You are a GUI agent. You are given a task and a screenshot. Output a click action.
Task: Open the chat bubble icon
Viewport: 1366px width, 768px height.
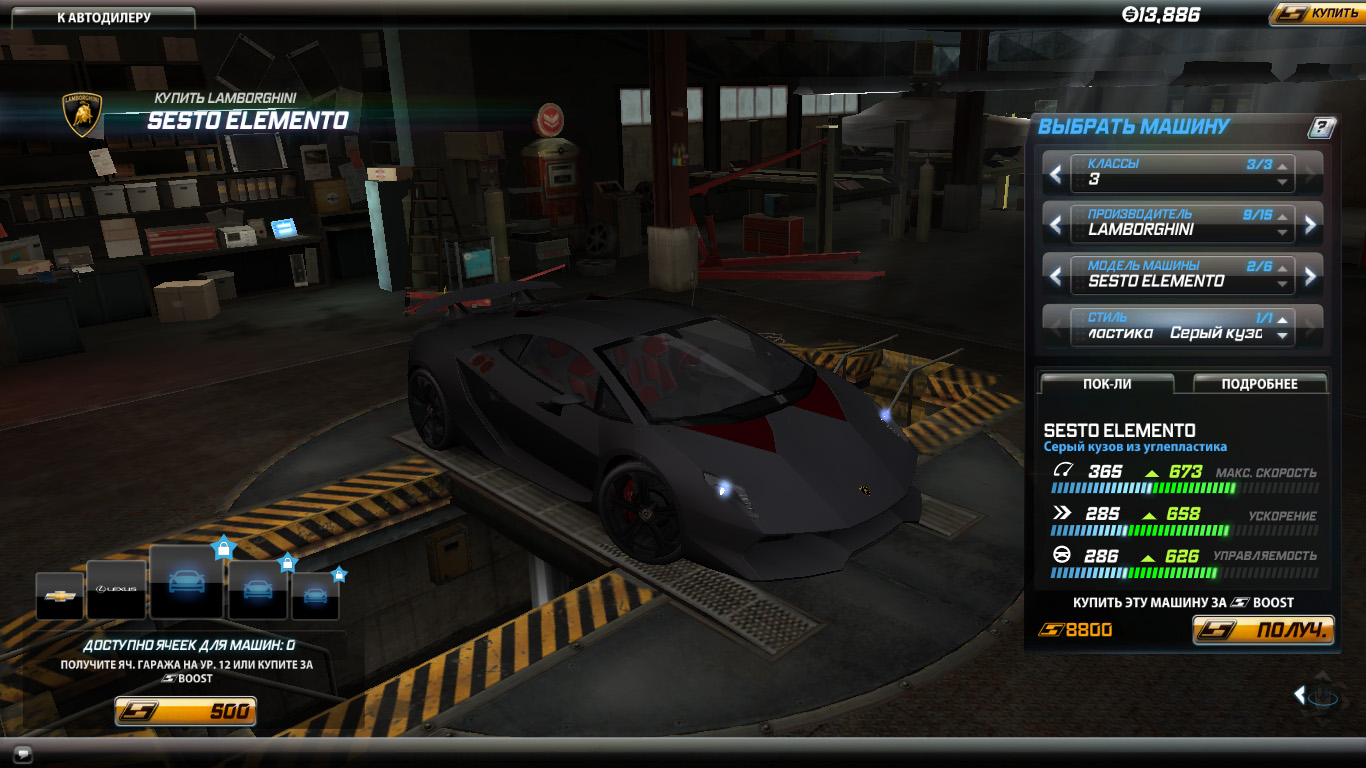pyautogui.click(x=24, y=753)
